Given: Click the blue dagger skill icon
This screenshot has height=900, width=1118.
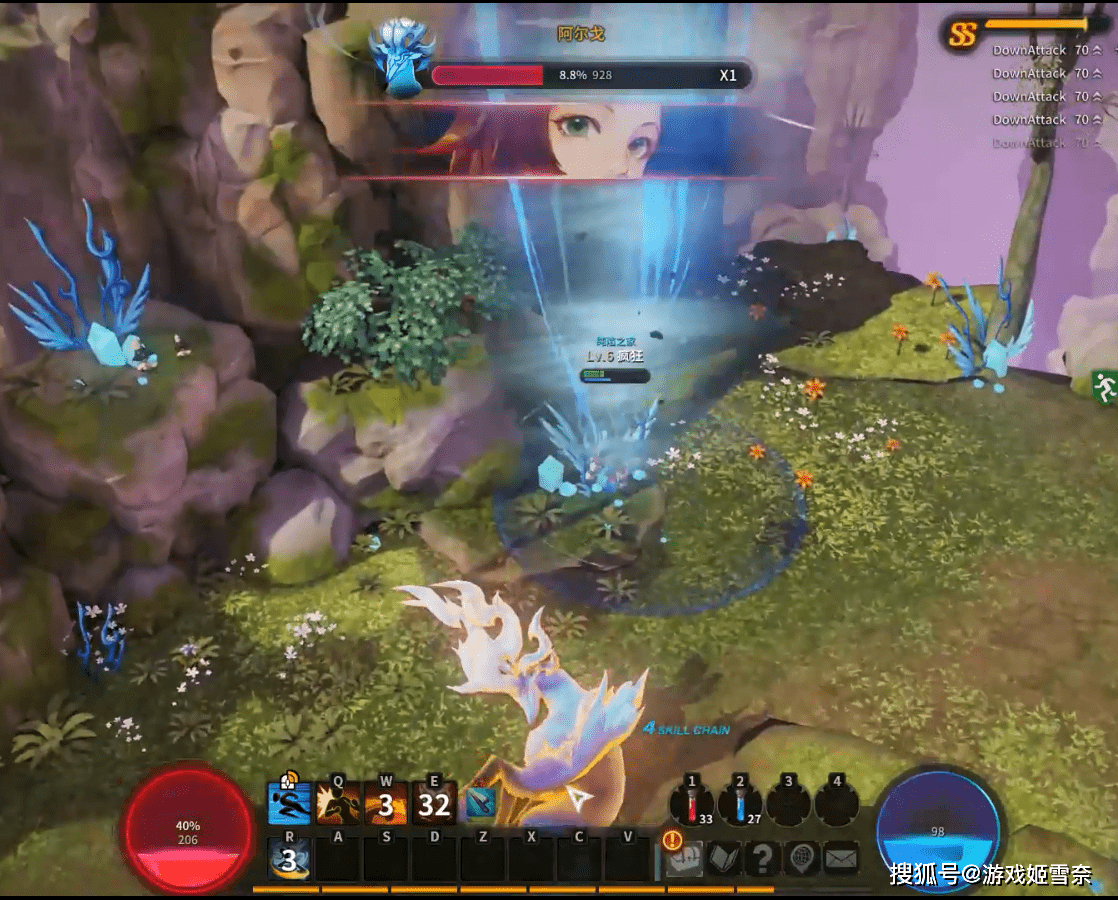Looking at the screenshot, I should (481, 803).
